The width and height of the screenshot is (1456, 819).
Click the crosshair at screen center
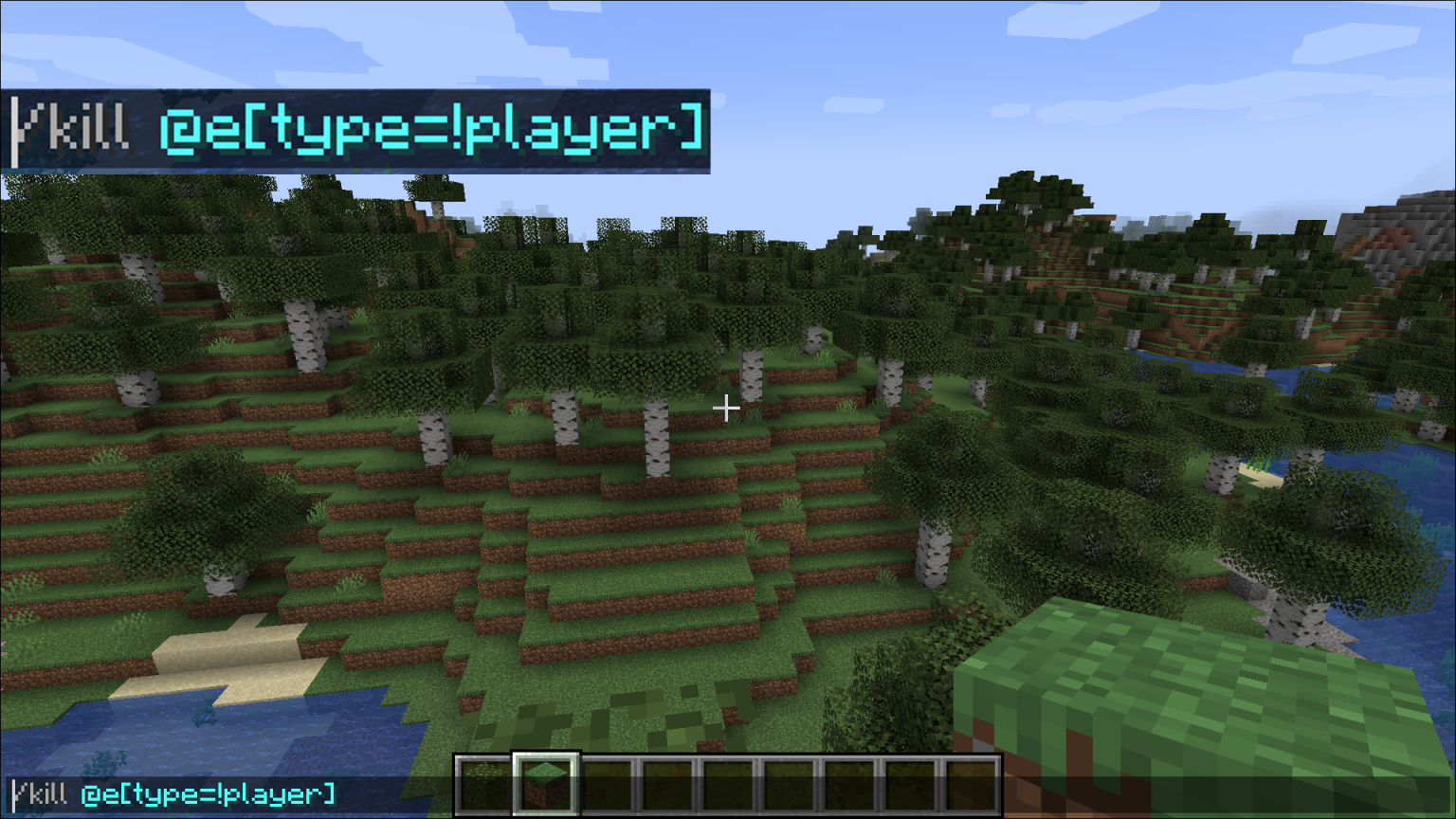click(x=727, y=409)
